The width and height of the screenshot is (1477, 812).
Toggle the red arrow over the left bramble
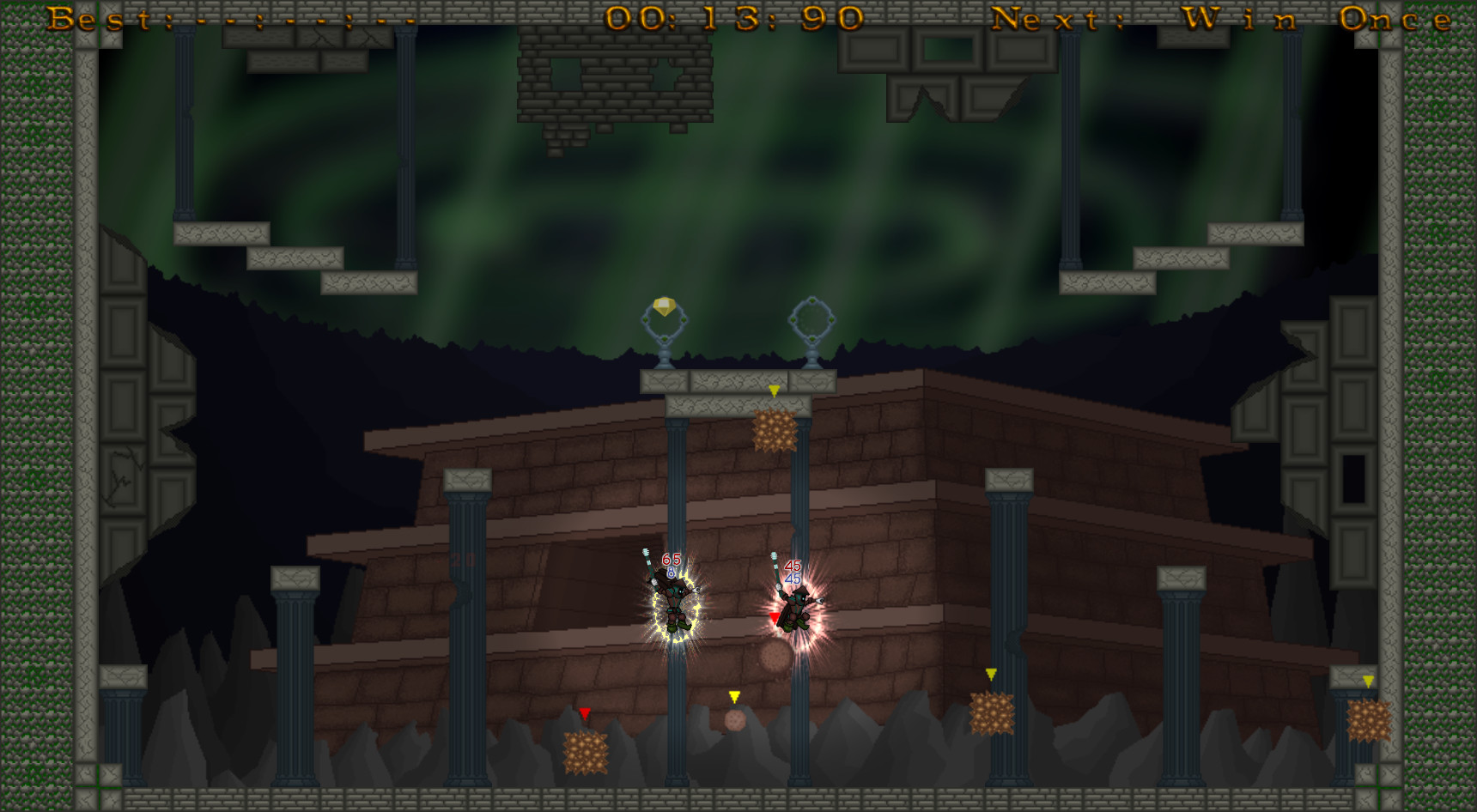[x=587, y=712]
